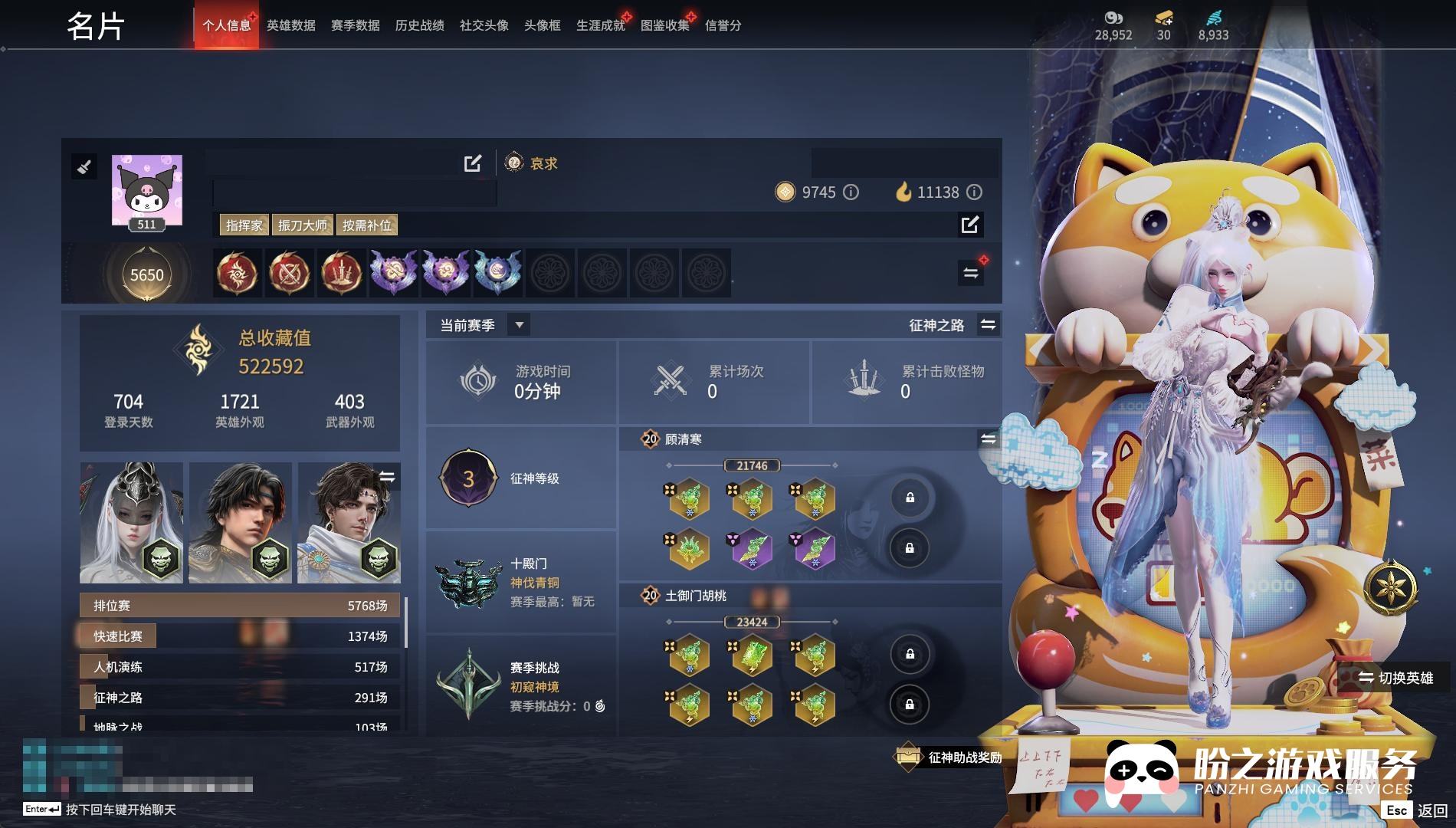
Task: Select the 排位赛 match row
Action: [241, 606]
